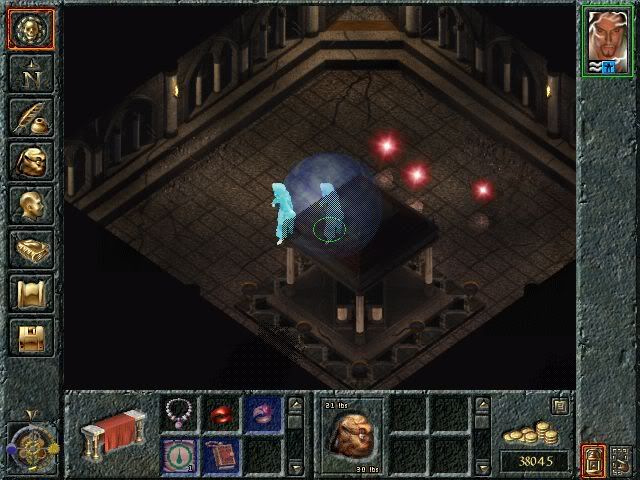This screenshot has height=480, width=640.
Task: Close the container panel with the small square button
Action: (x=560, y=405)
